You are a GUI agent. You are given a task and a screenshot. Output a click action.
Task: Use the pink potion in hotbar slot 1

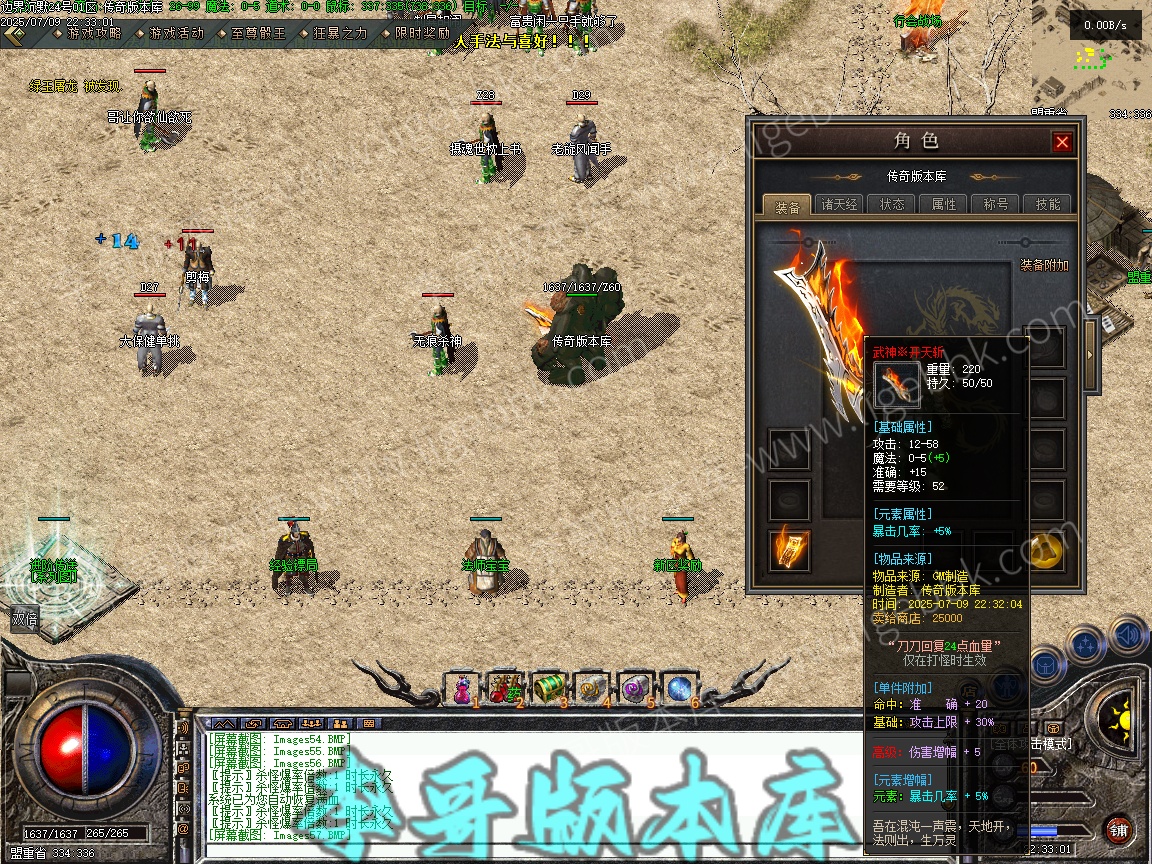tap(462, 688)
